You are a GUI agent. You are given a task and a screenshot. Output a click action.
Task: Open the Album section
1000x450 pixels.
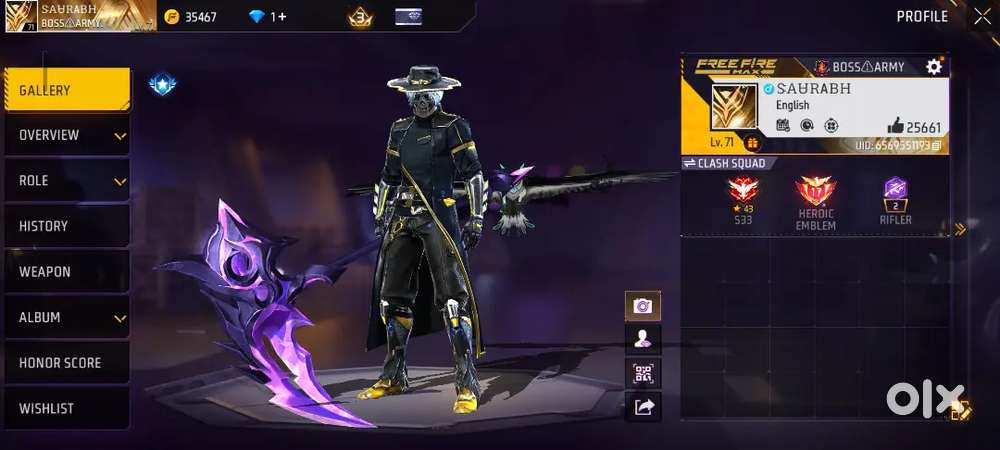[66, 317]
